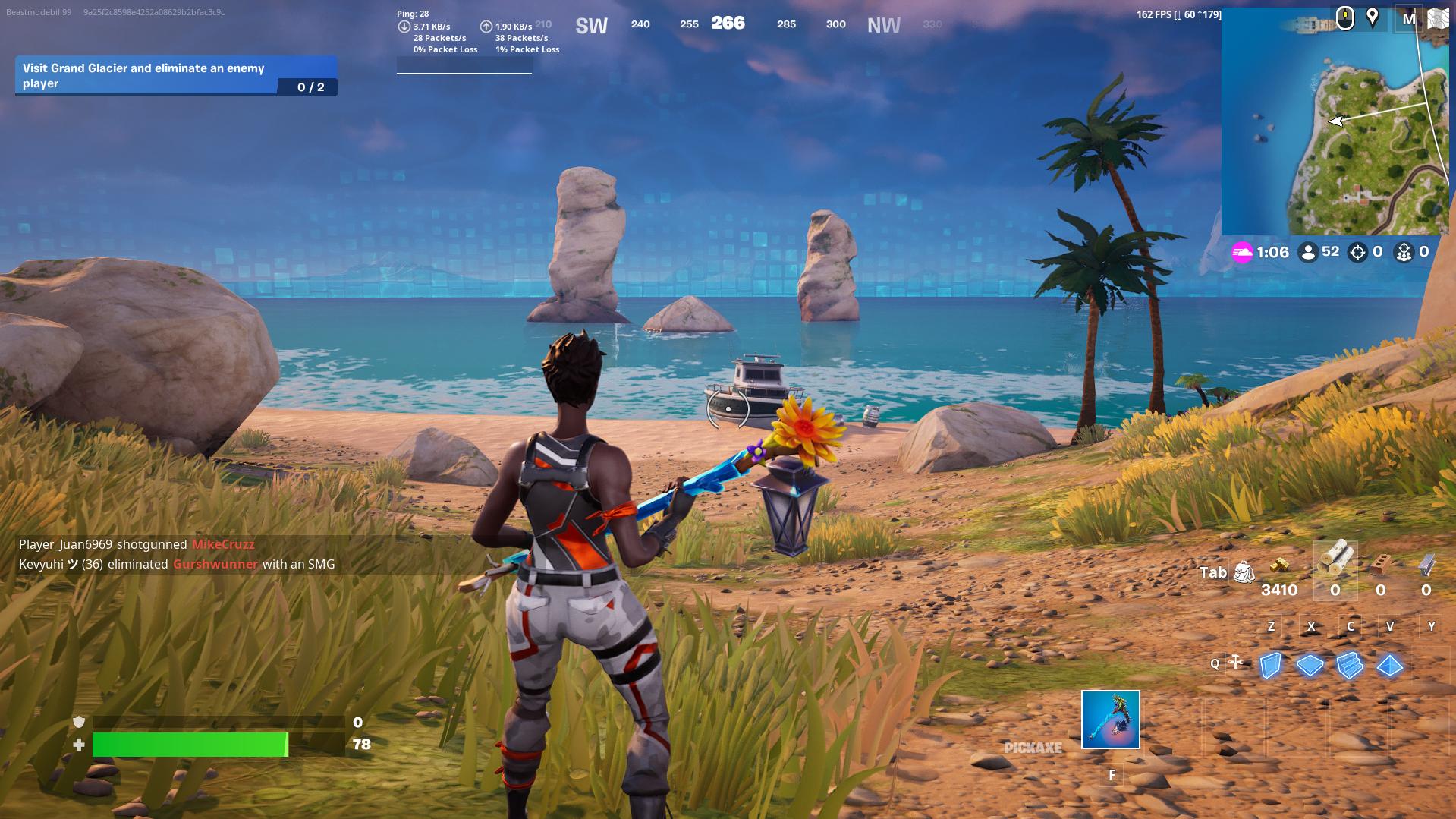The image size is (1456, 819).
Task: Pick the metal building material
Action: click(1426, 565)
